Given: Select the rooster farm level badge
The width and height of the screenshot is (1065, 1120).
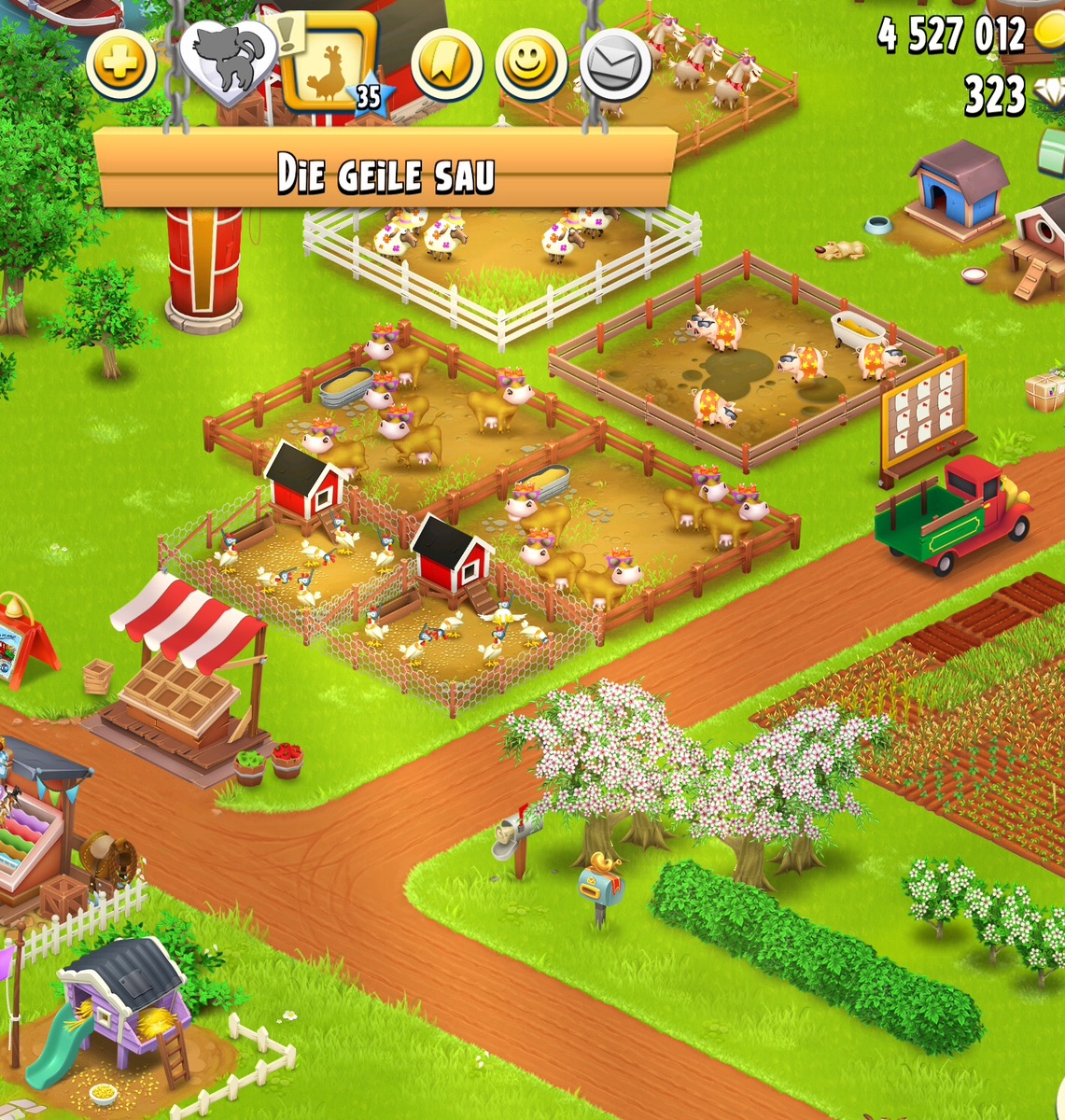Looking at the screenshot, I should click(329, 63).
